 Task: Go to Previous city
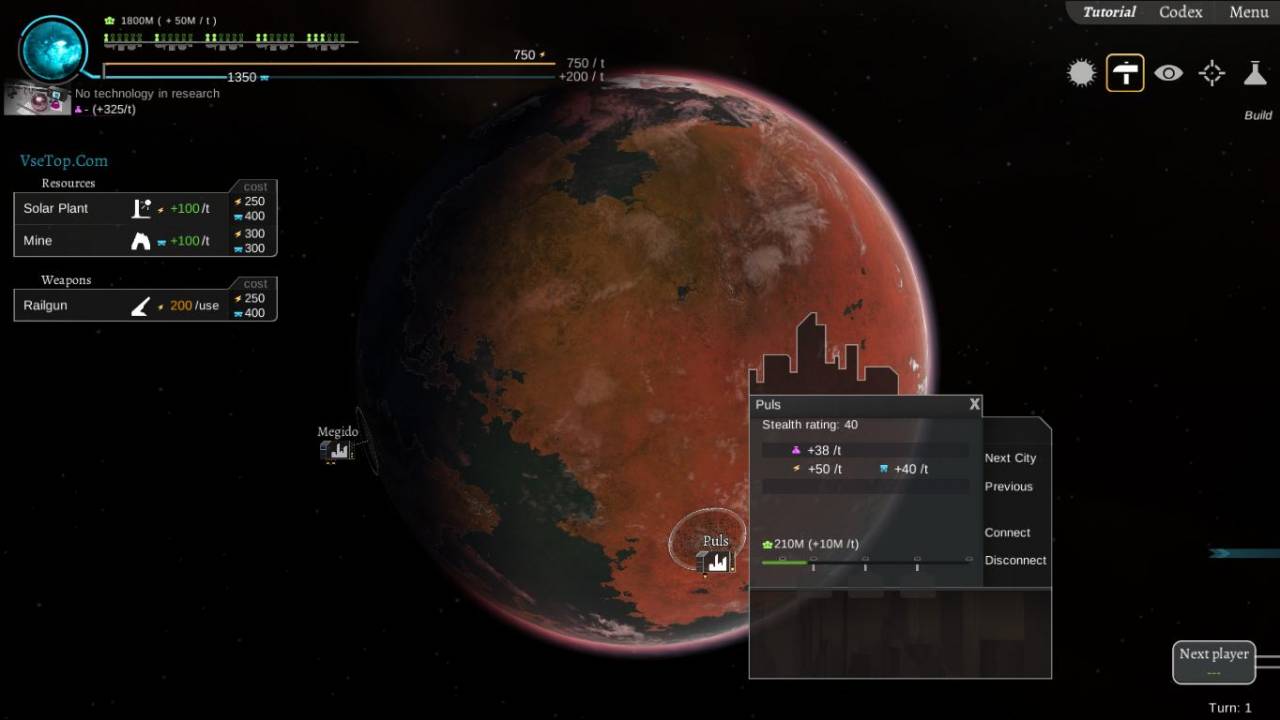tap(1008, 487)
